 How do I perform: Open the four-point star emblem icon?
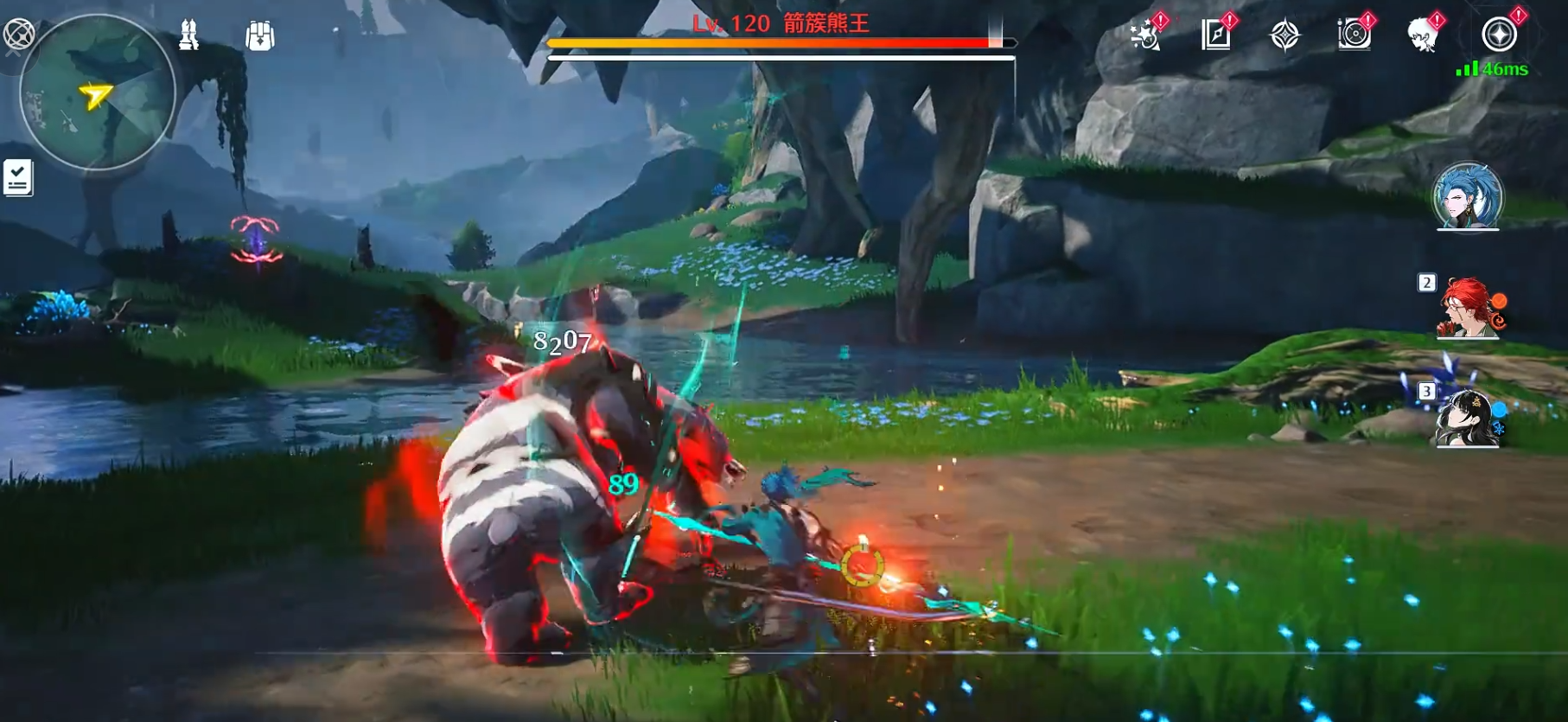pyautogui.click(x=1284, y=35)
